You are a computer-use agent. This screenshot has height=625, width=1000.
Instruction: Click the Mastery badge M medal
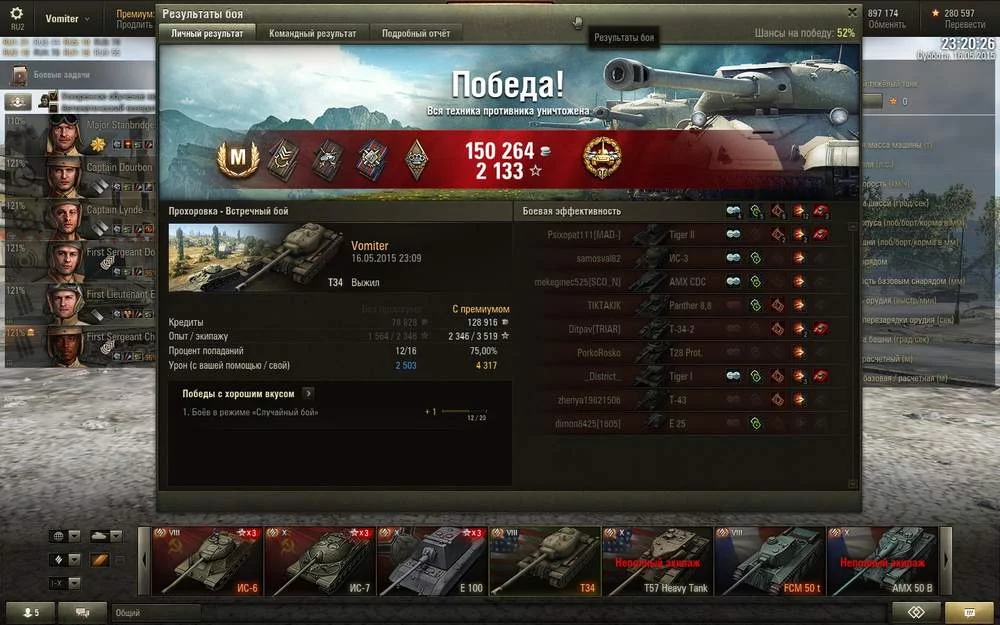(238, 159)
